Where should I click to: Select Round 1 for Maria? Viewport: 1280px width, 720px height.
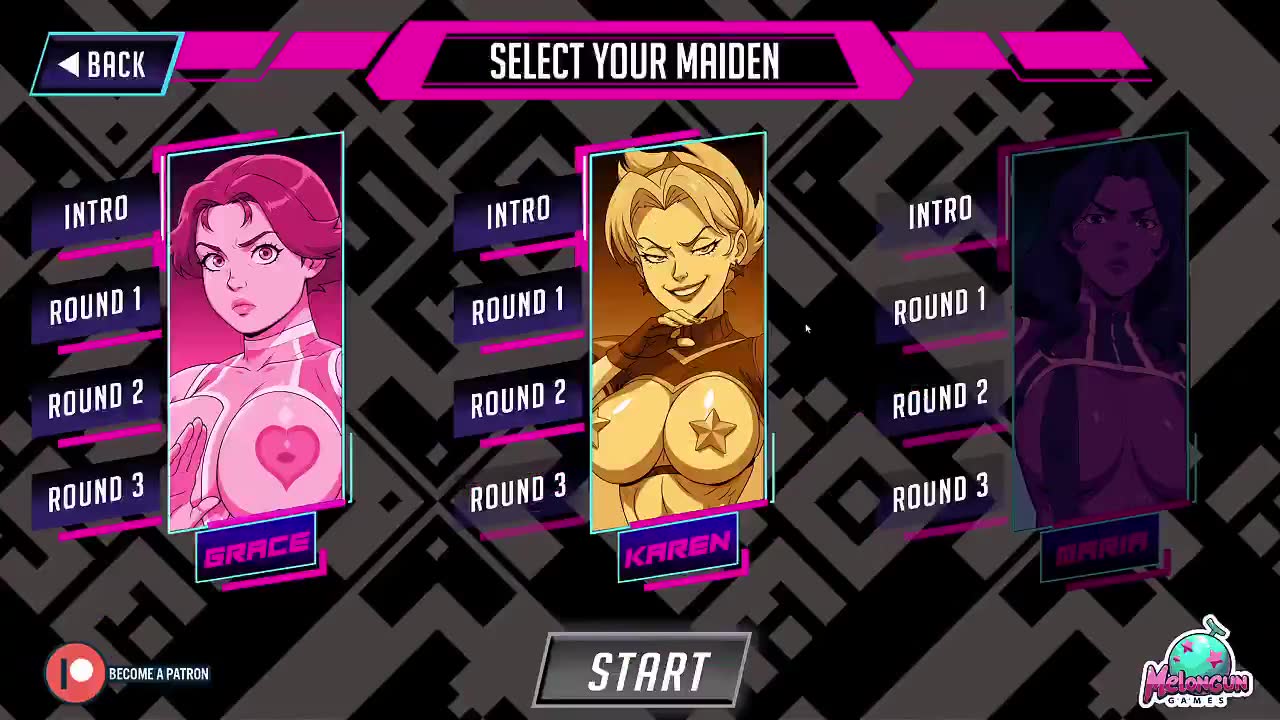940,306
